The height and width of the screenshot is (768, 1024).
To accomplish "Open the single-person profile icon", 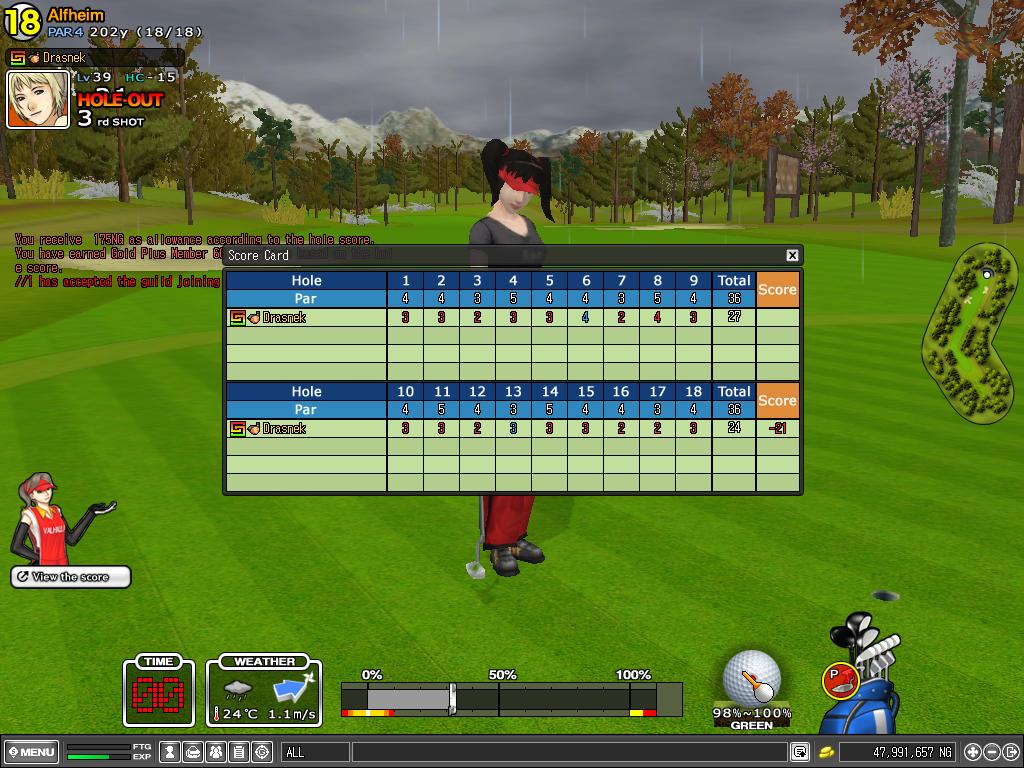I will pyautogui.click(x=171, y=752).
